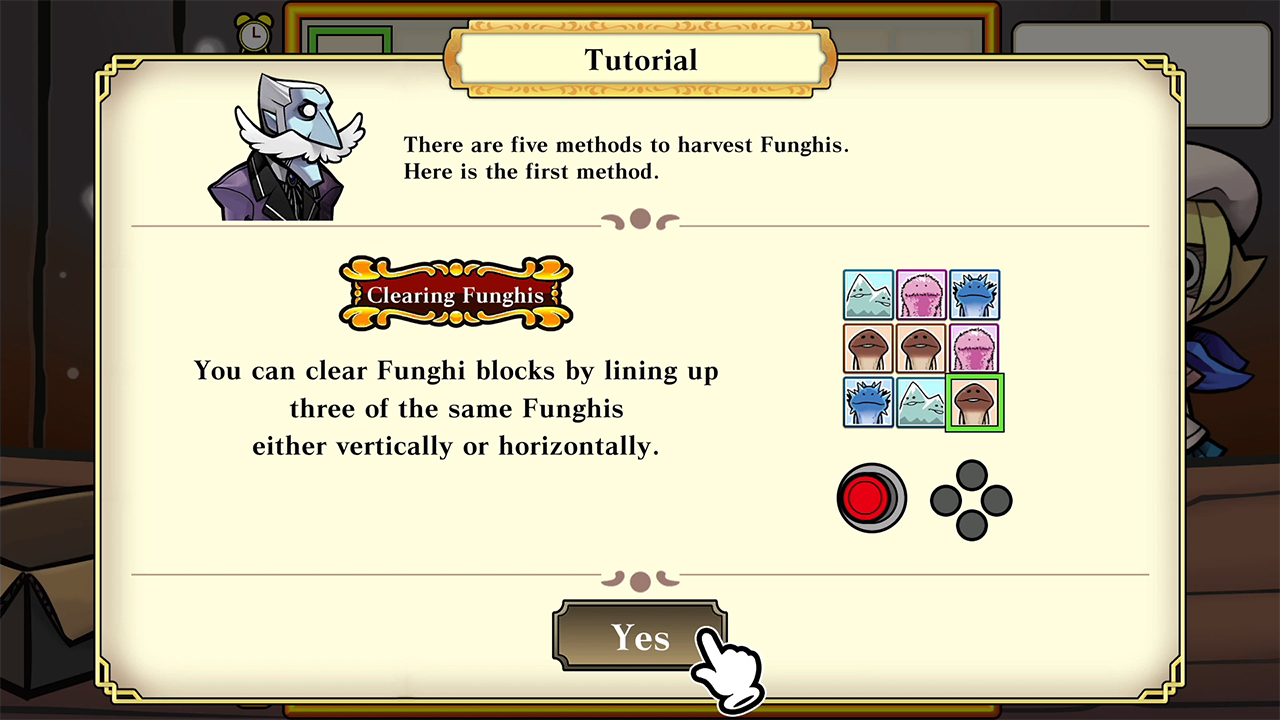
Task: Click the right d-pad direction
Action: [x=998, y=500]
